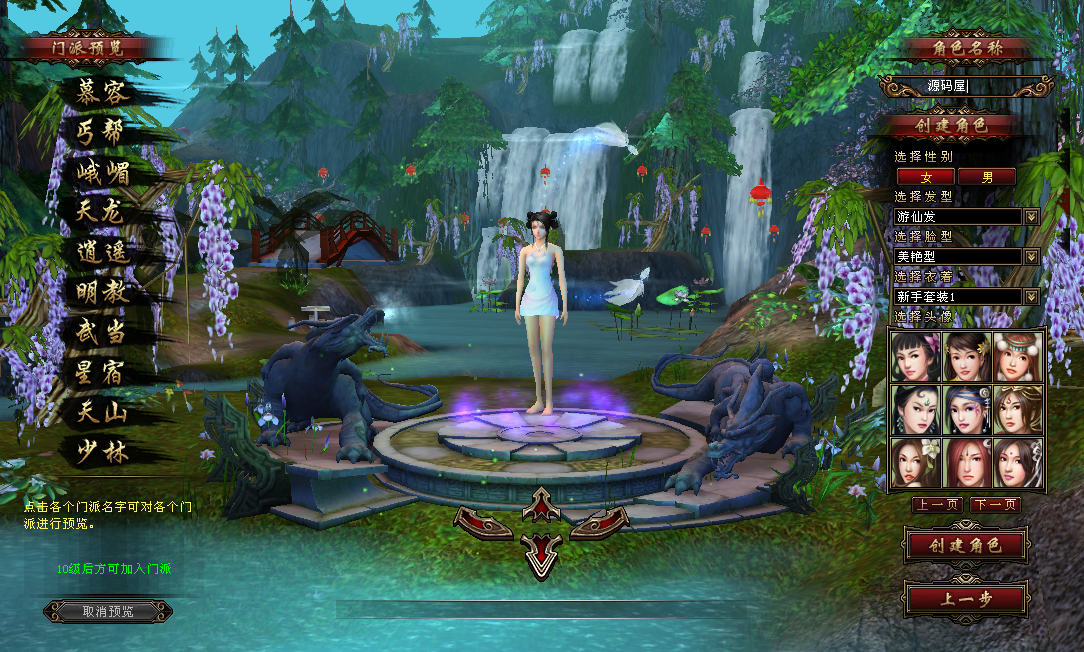Preview the 明教 sect
The image size is (1084, 652).
click(x=102, y=291)
